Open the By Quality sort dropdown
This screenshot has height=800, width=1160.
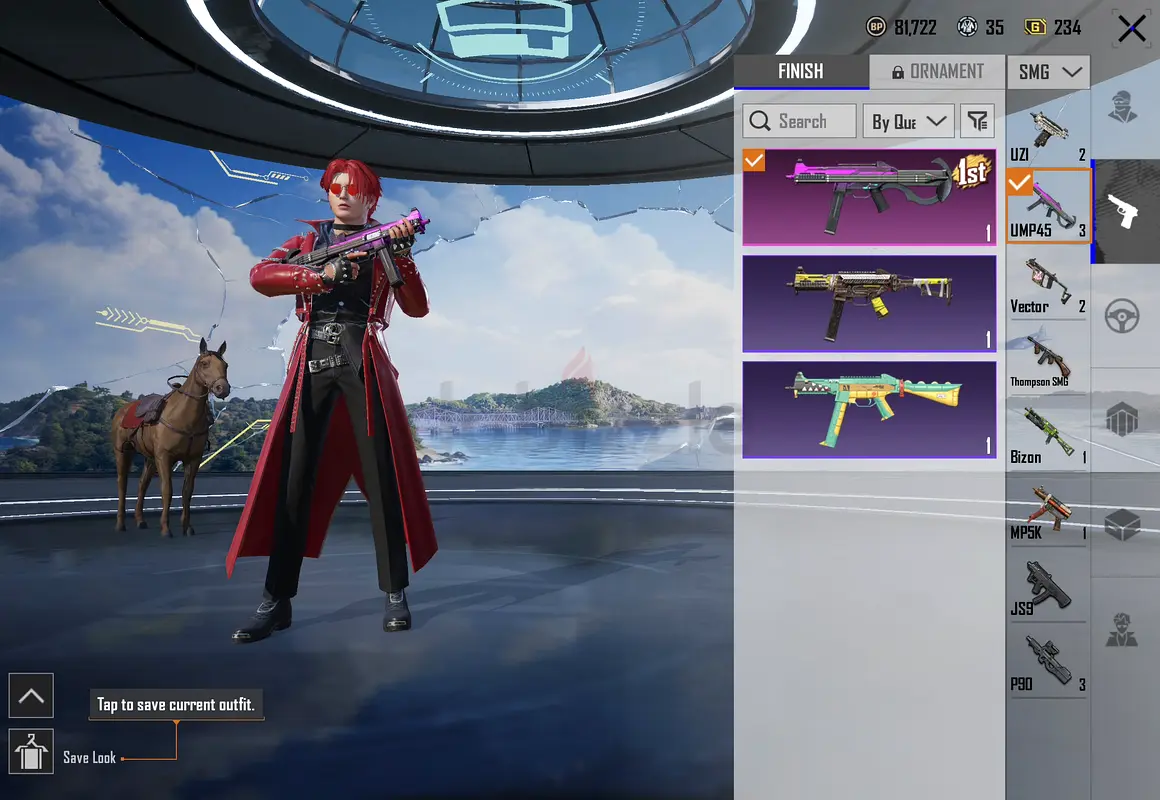coord(908,121)
